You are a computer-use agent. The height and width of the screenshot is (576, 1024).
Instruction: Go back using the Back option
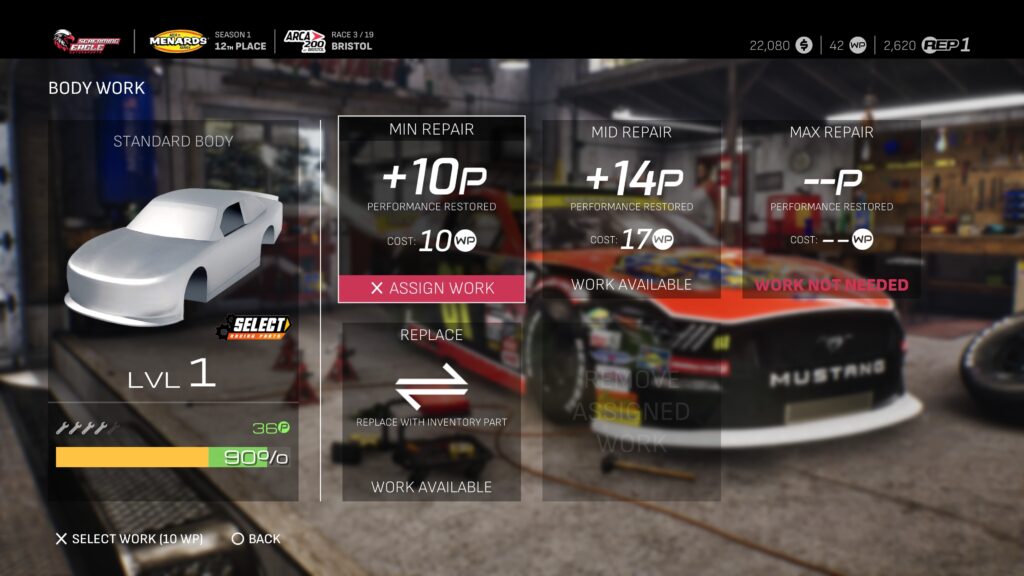[256, 539]
